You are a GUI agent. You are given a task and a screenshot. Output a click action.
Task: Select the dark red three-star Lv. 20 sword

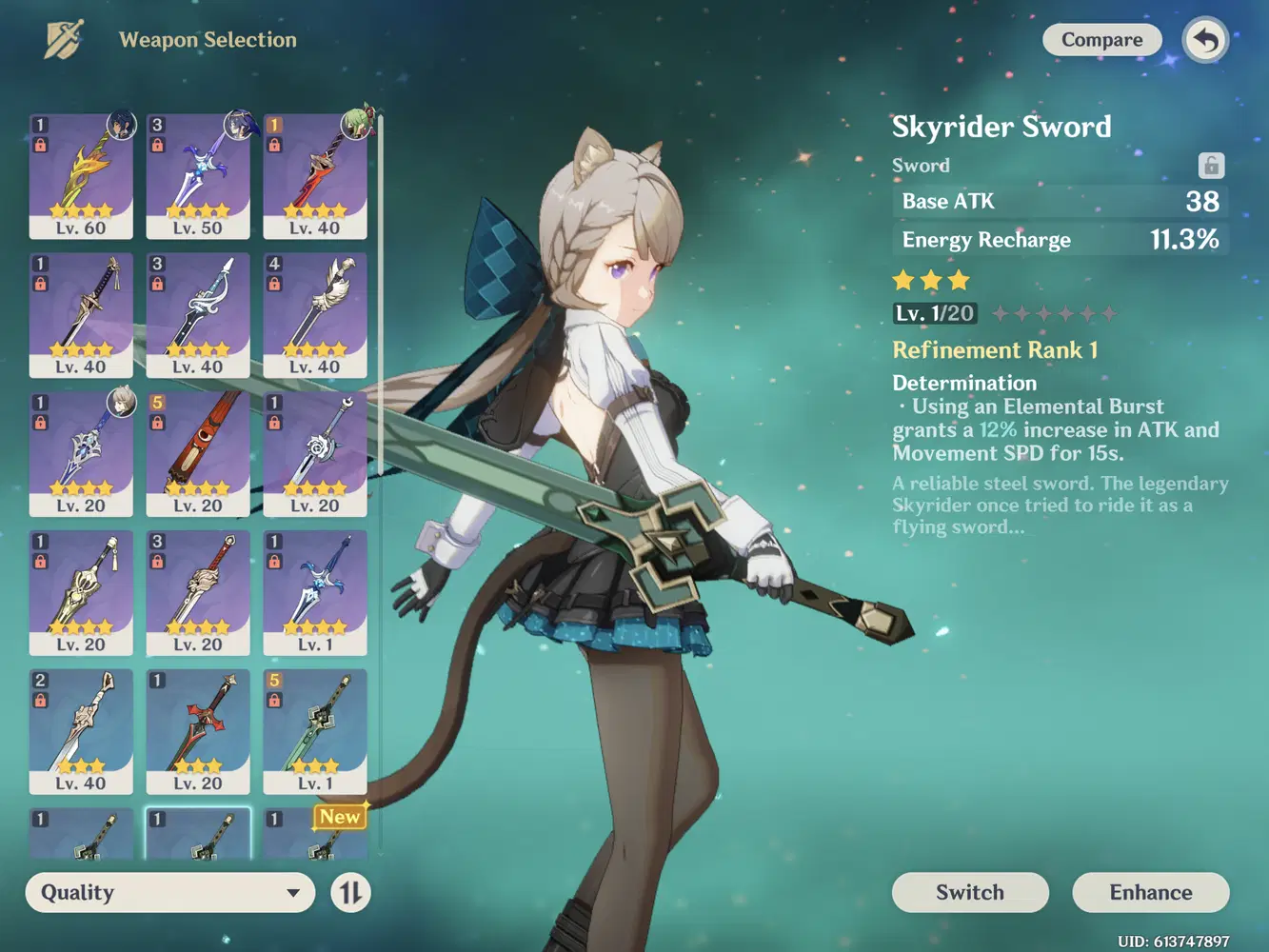coord(198,731)
